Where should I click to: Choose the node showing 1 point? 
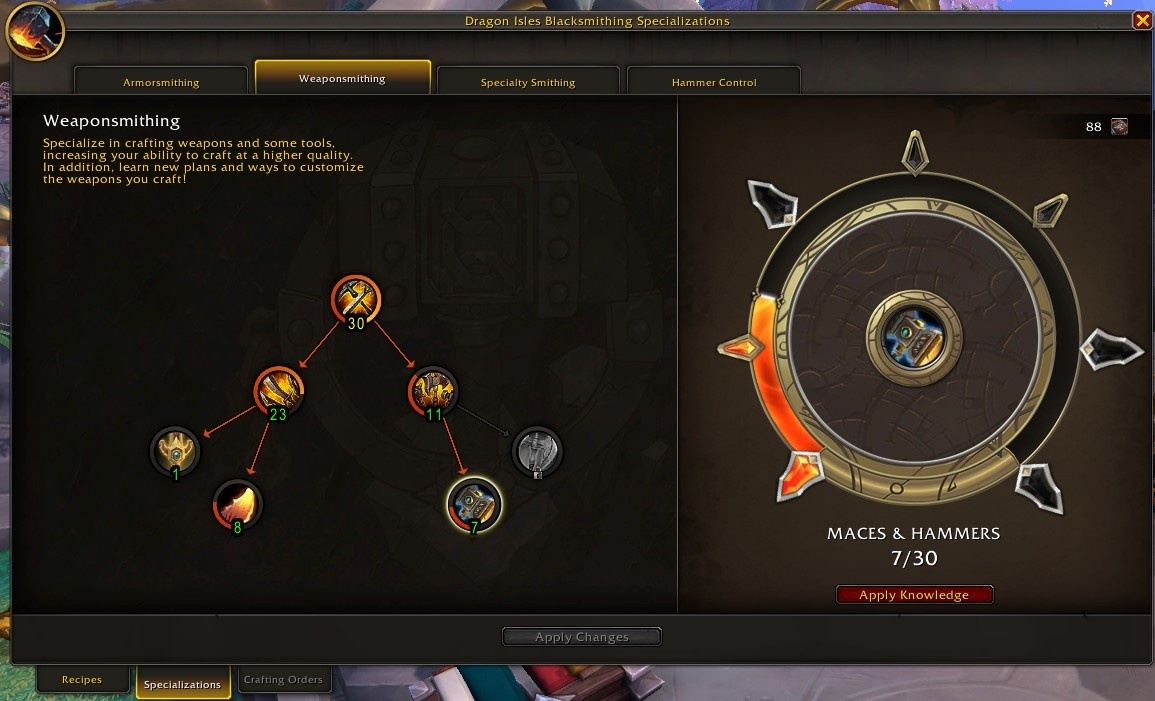click(175, 451)
